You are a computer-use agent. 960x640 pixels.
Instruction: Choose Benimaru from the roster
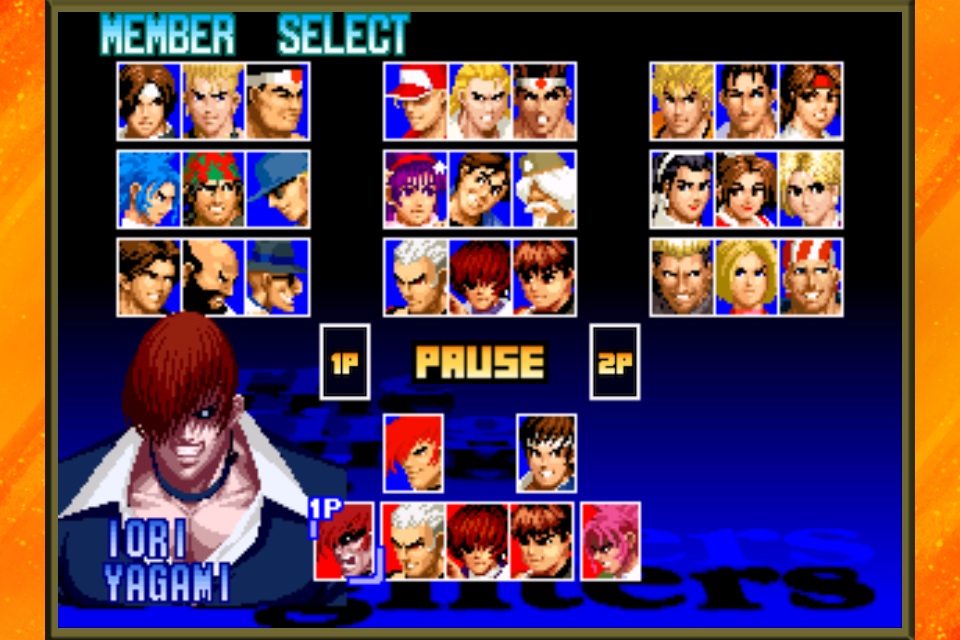coord(213,101)
